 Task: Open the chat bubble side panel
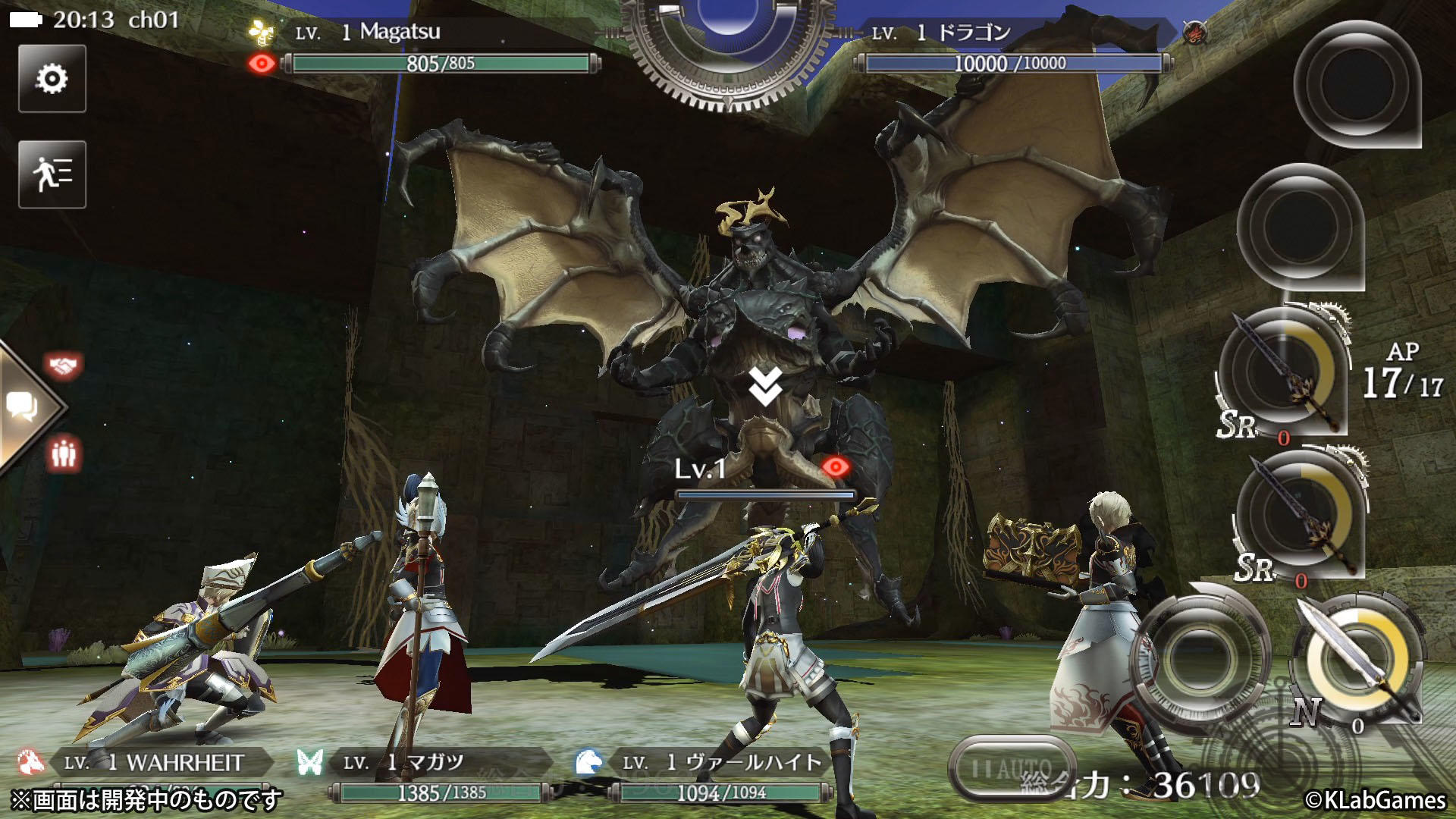point(23,407)
